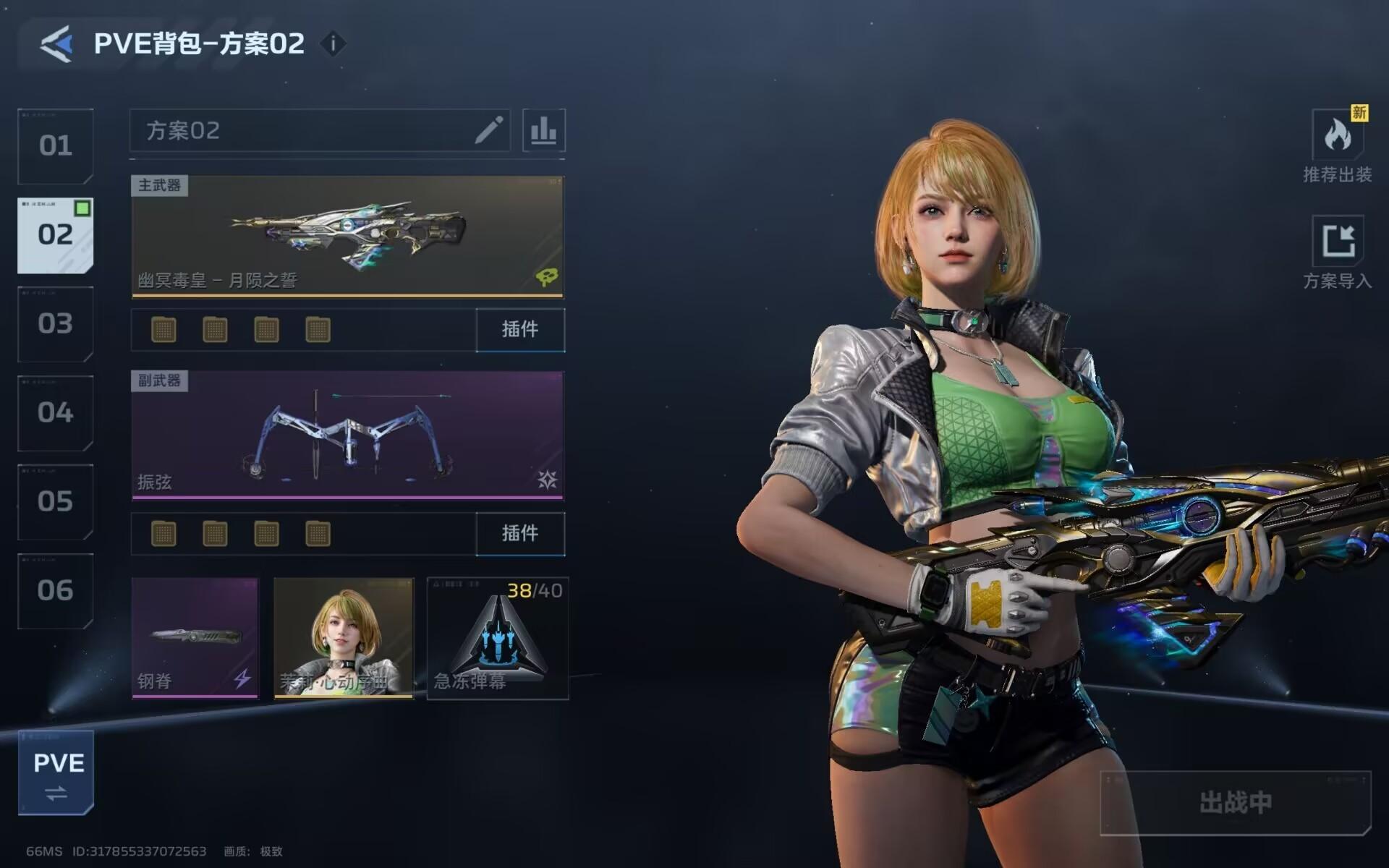Switch to loadout scheme 05
The image size is (1389, 868).
tap(56, 501)
